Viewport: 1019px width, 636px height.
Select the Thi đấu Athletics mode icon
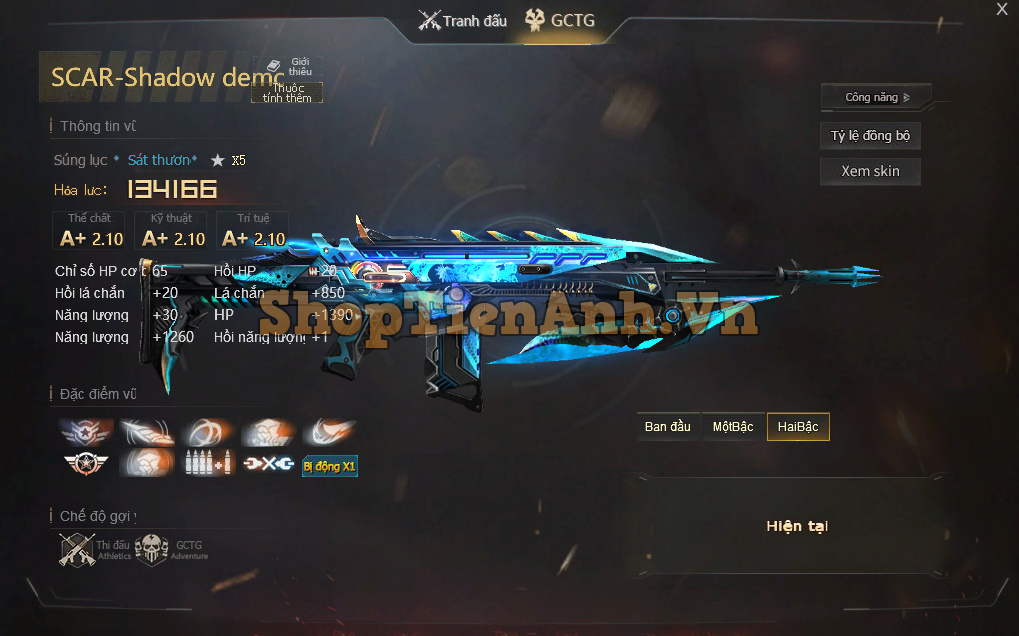78,549
